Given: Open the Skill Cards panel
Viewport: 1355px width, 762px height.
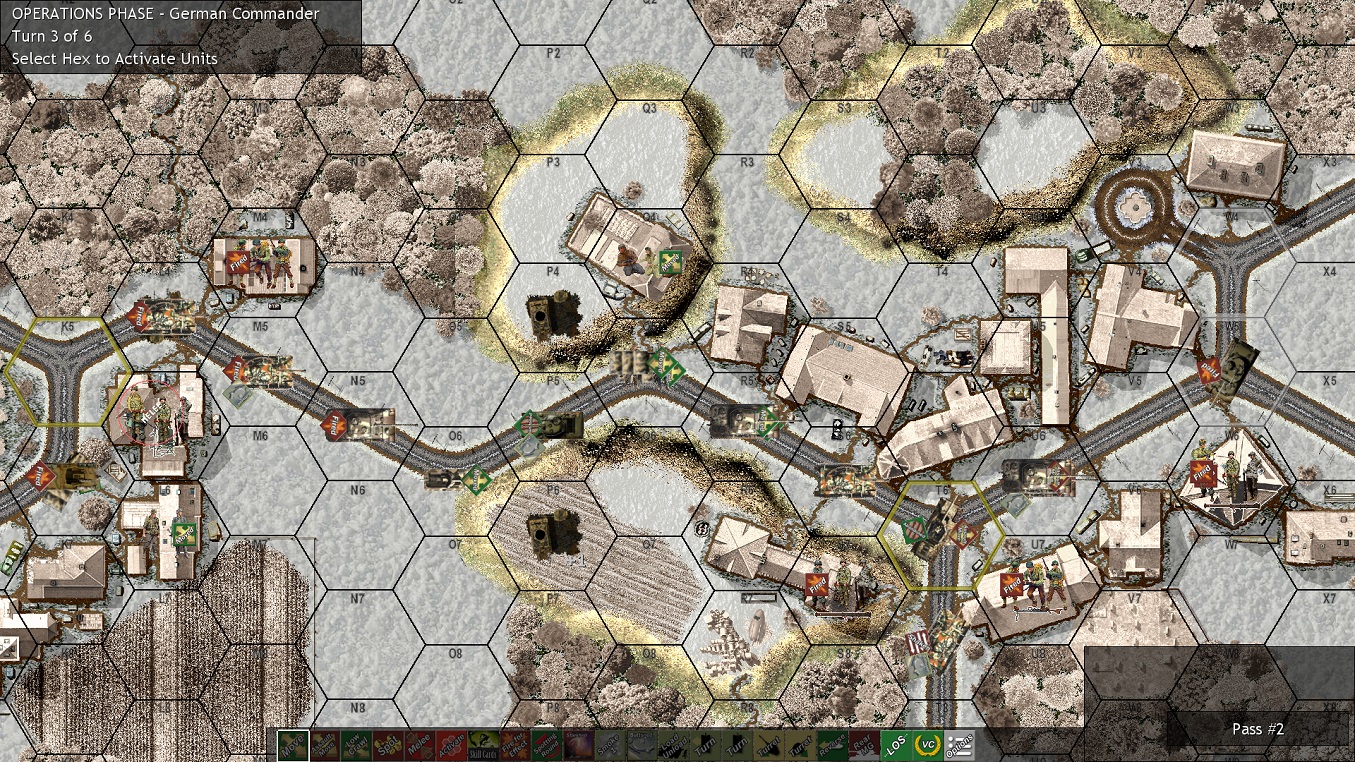Looking at the screenshot, I should coord(482,744).
